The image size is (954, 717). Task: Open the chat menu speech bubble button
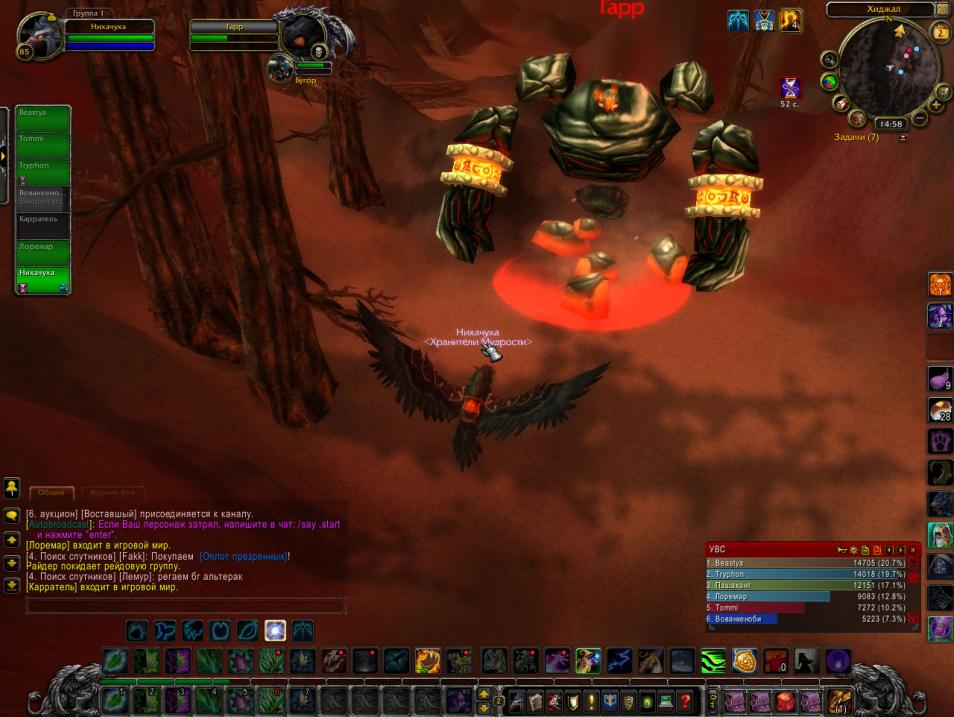[12, 515]
